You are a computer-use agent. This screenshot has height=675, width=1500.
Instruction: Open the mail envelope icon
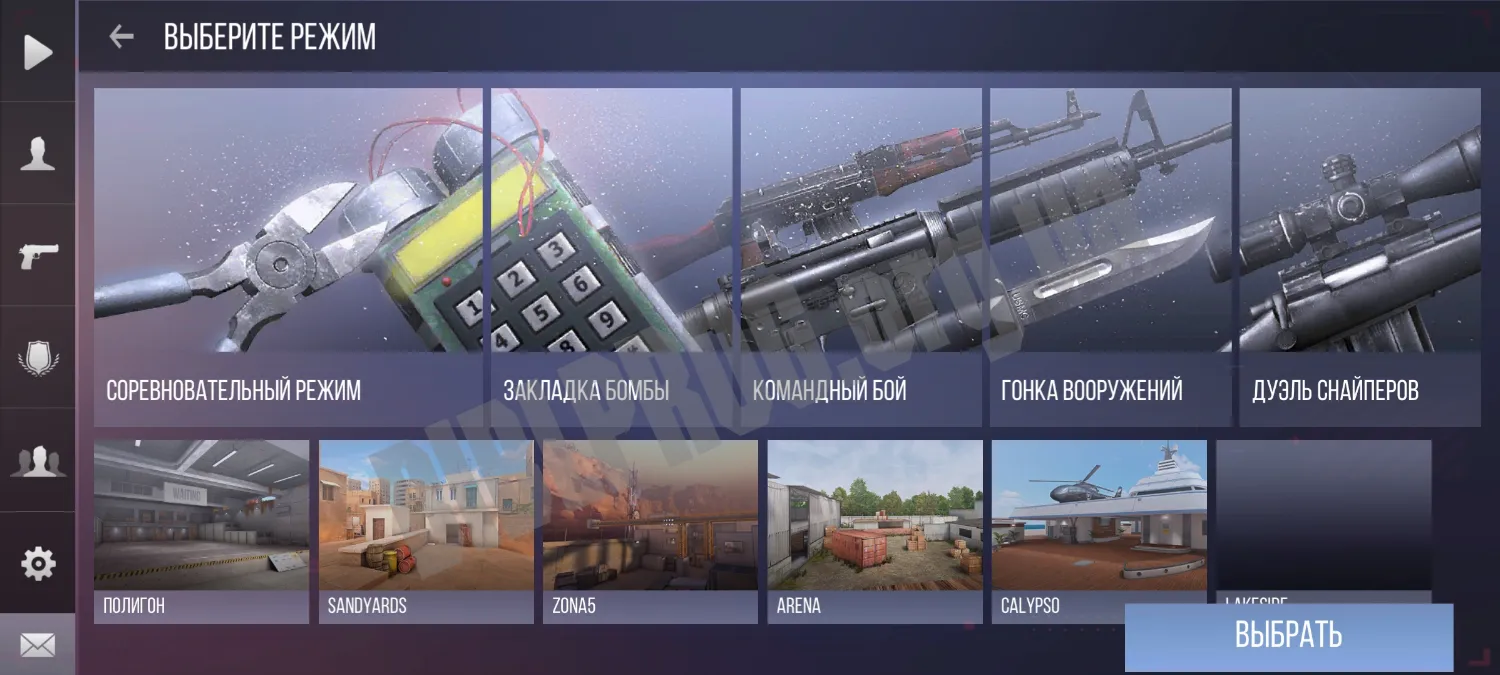pyautogui.click(x=38, y=646)
